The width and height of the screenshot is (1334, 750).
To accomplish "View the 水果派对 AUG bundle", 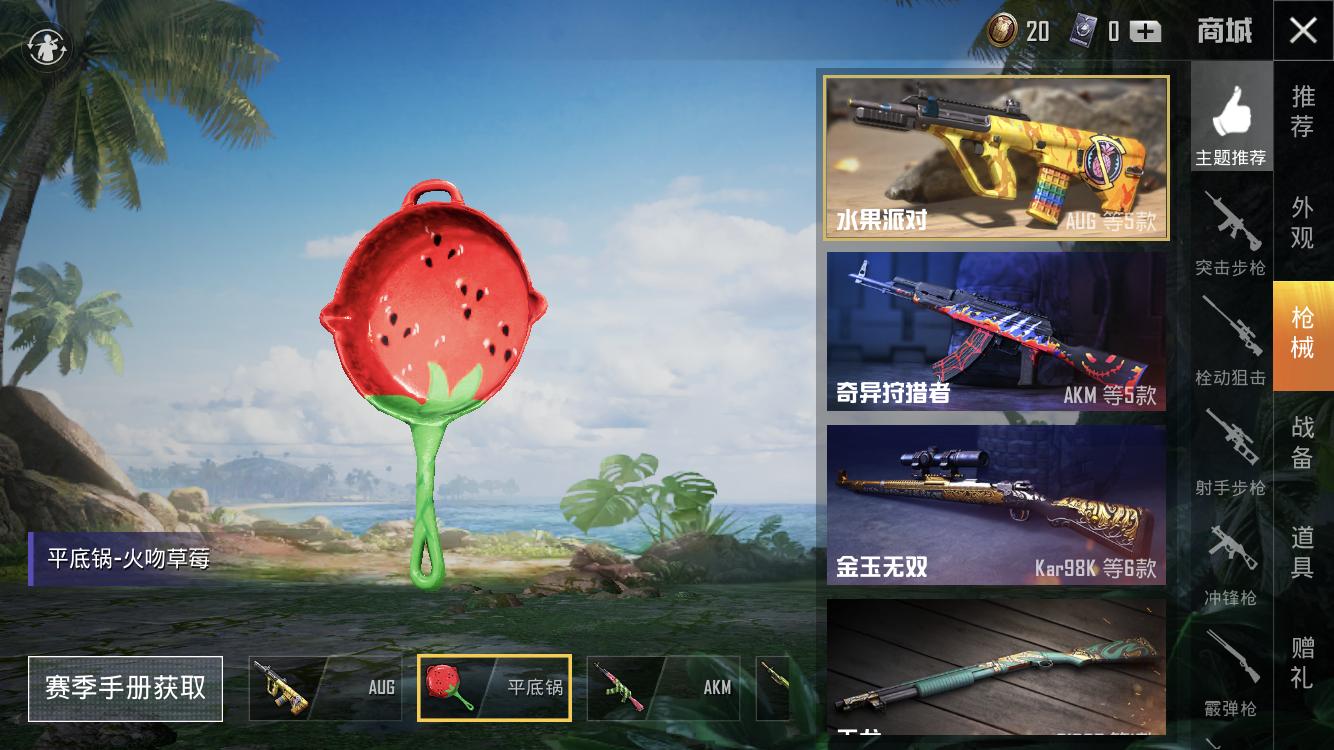I will pyautogui.click(x=996, y=157).
